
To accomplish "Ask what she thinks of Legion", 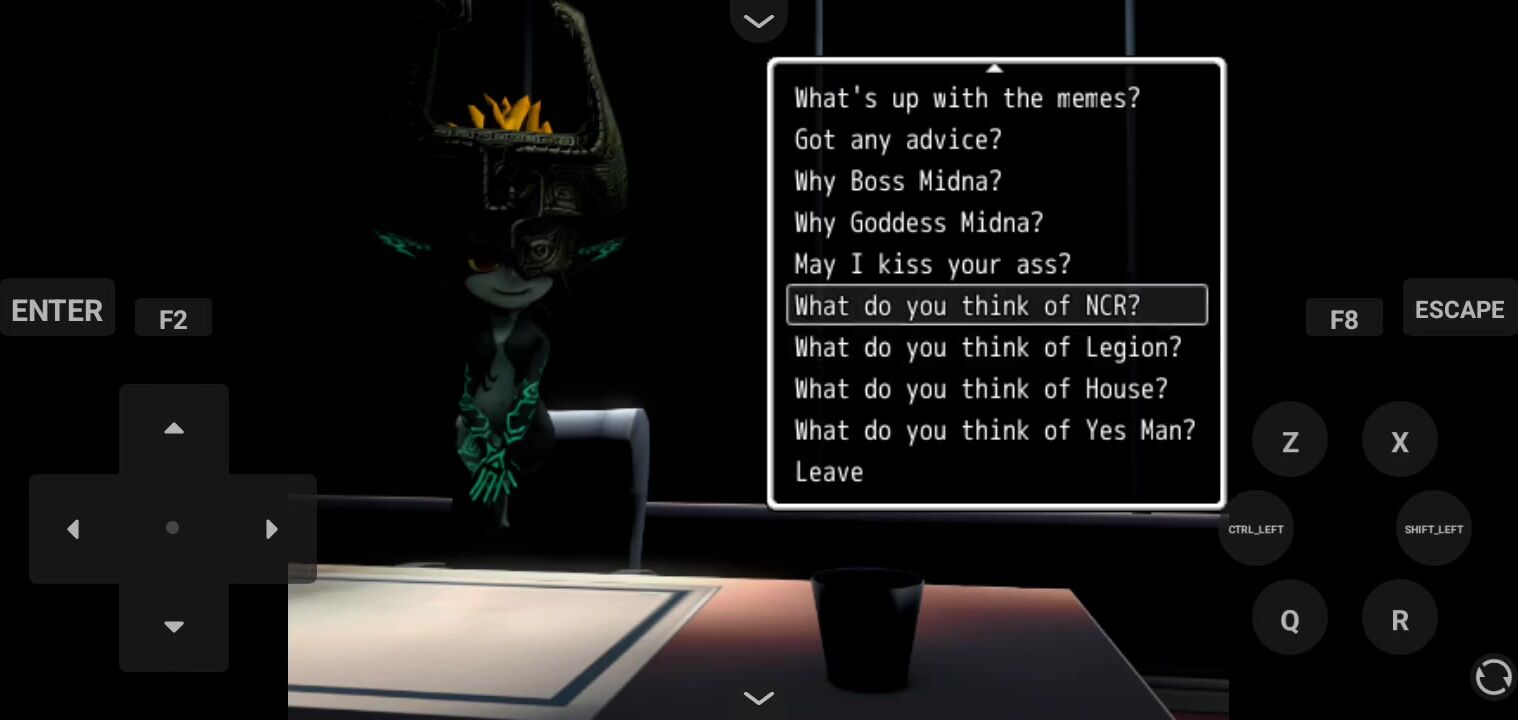I will [x=987, y=347].
